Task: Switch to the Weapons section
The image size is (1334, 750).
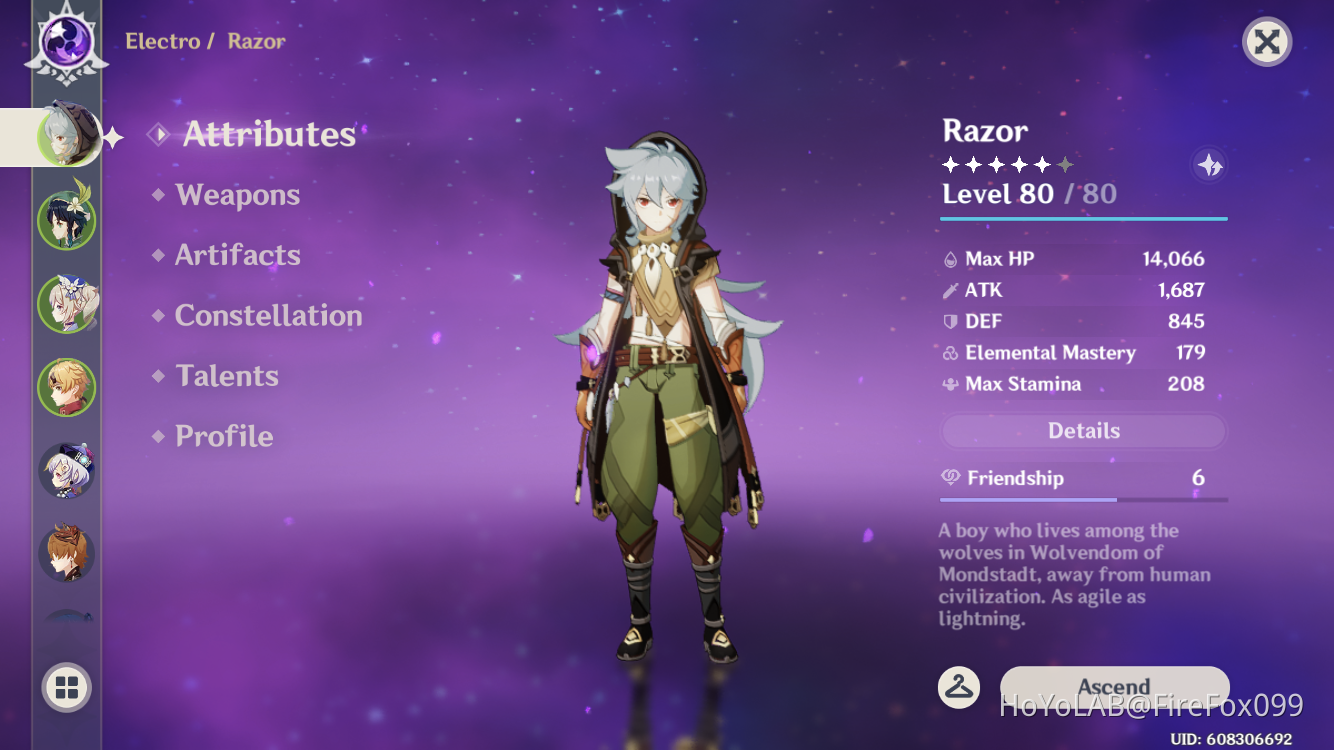Action: (237, 195)
